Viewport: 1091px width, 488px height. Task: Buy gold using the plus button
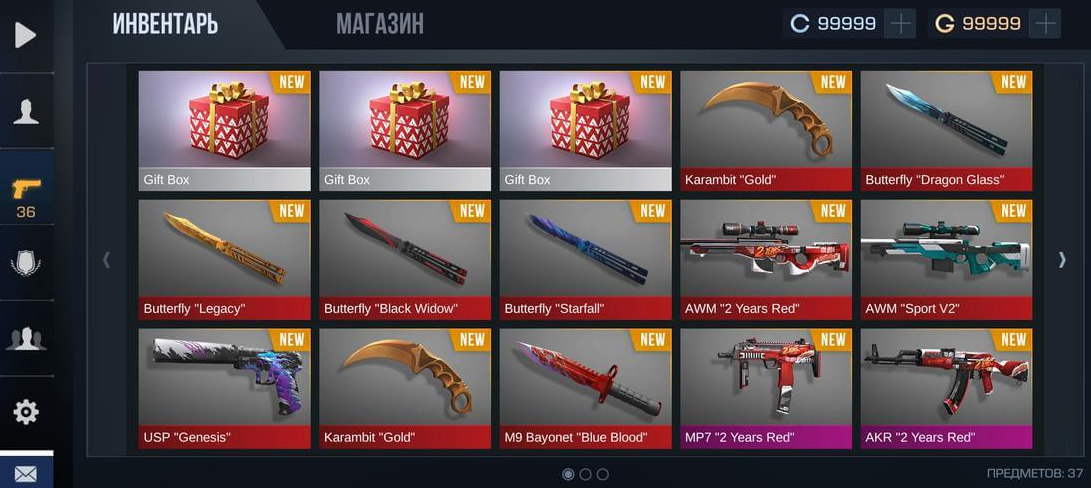click(x=1045, y=23)
